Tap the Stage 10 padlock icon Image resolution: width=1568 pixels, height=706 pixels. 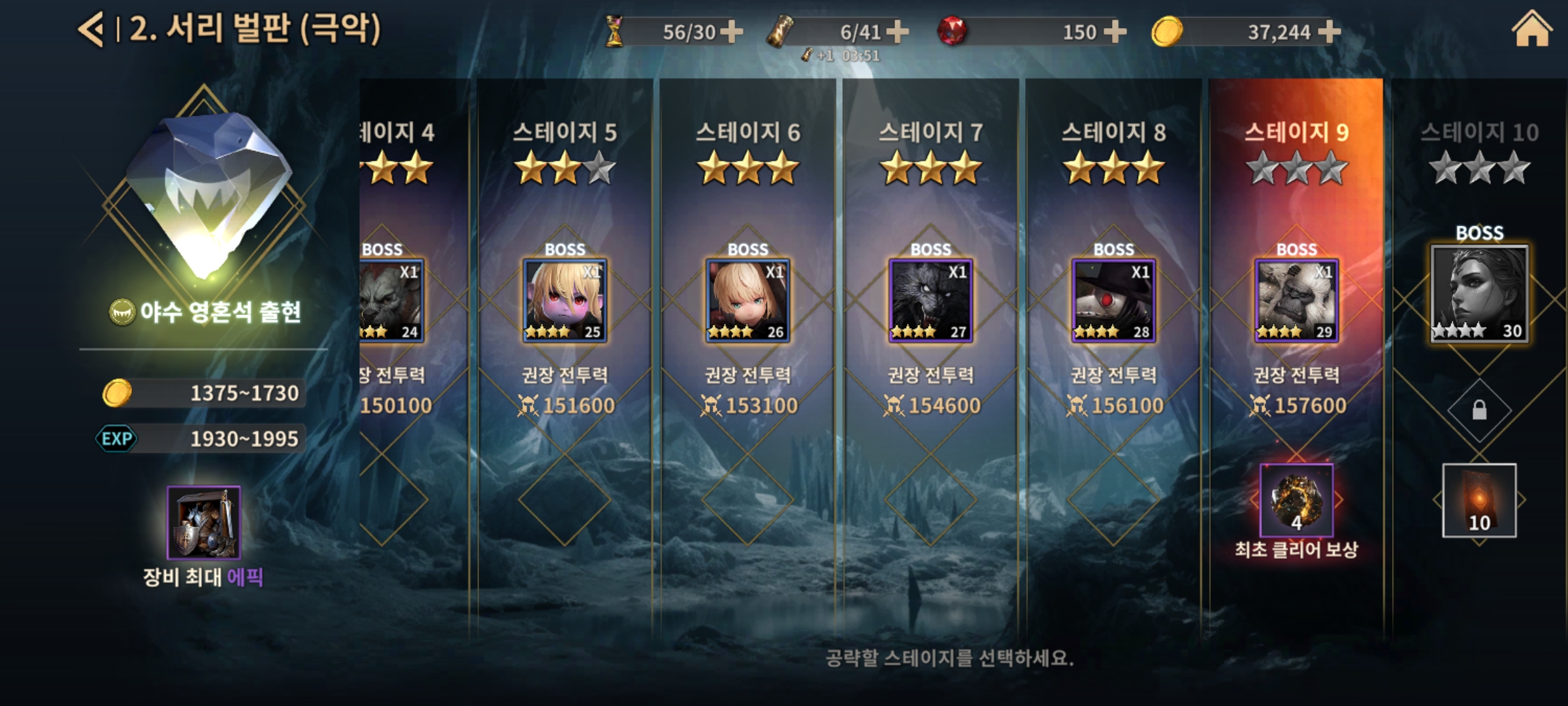click(1480, 411)
